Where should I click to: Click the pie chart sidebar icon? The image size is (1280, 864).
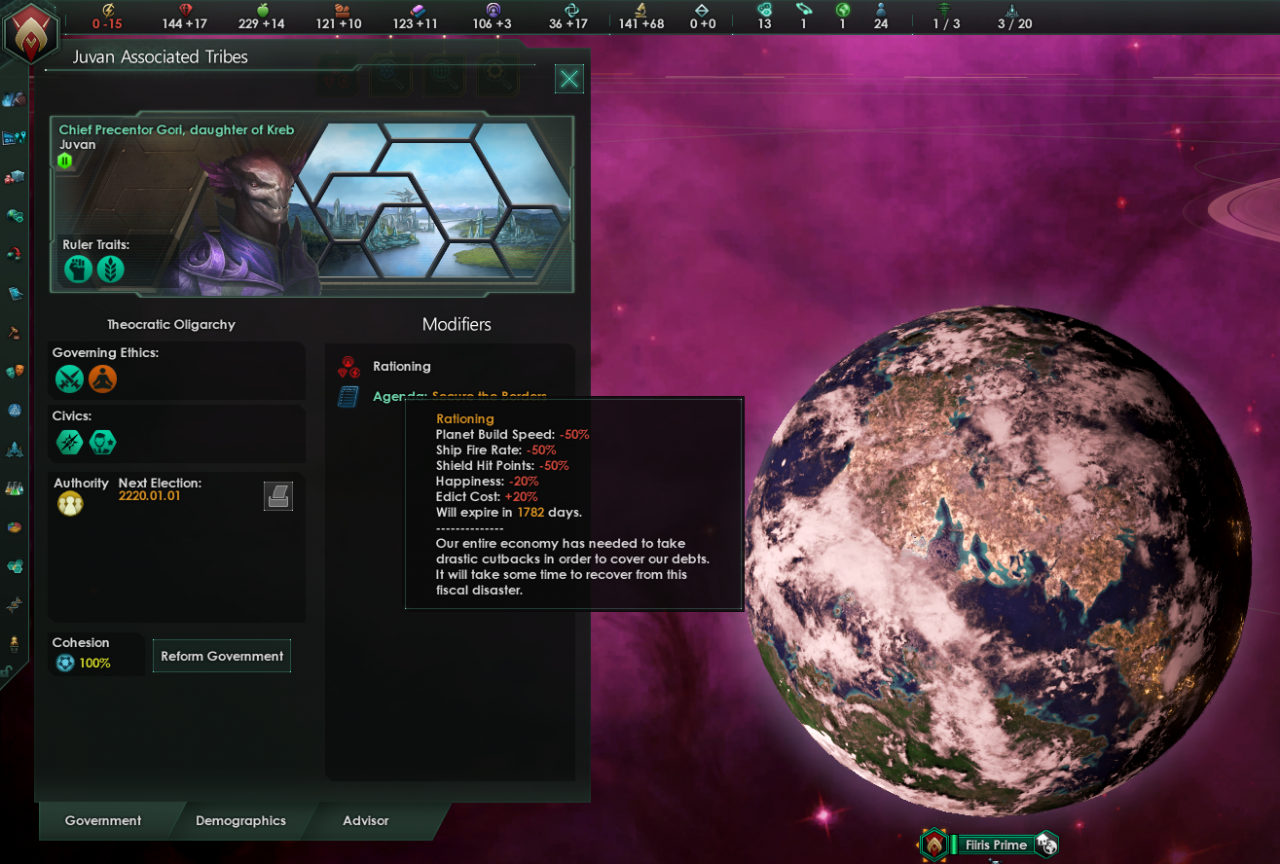coord(15,527)
